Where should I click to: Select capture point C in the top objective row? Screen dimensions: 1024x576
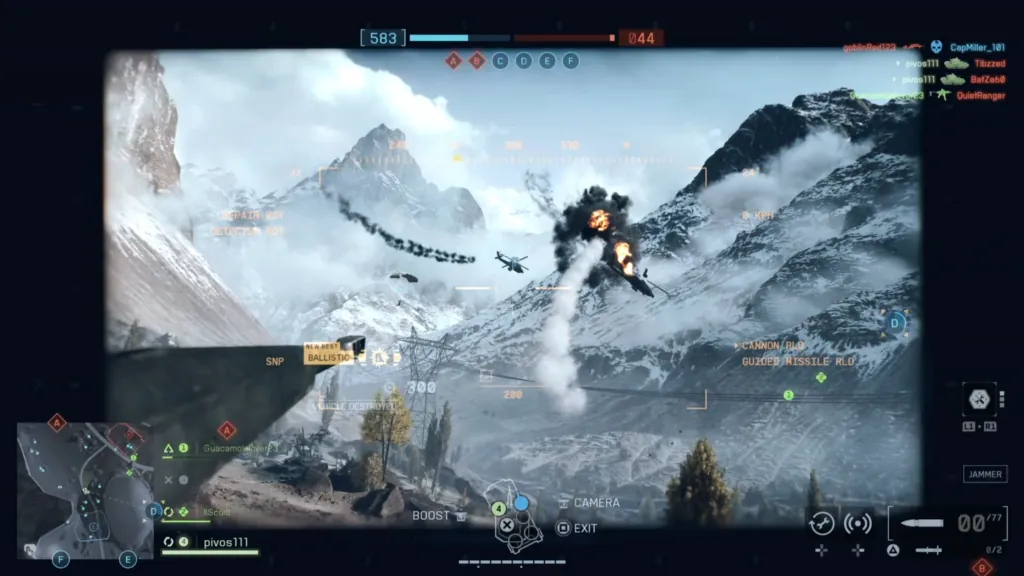pos(499,61)
